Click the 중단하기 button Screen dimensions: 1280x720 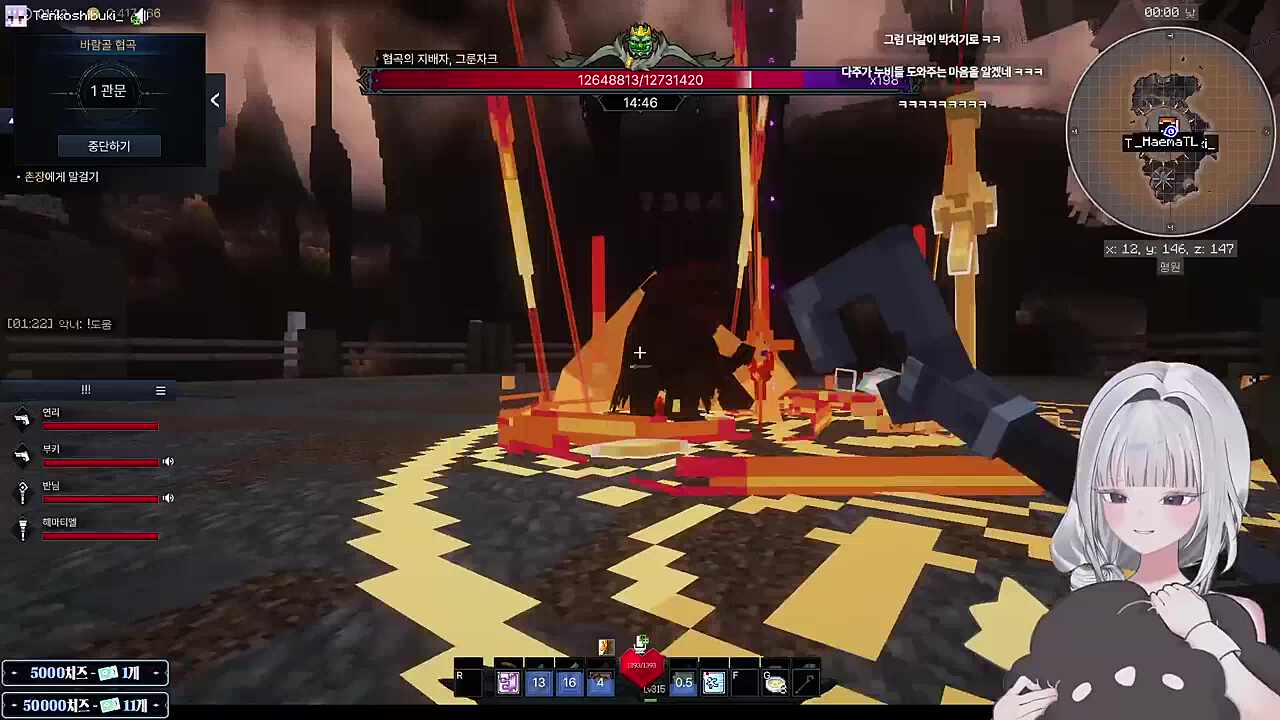(109, 146)
